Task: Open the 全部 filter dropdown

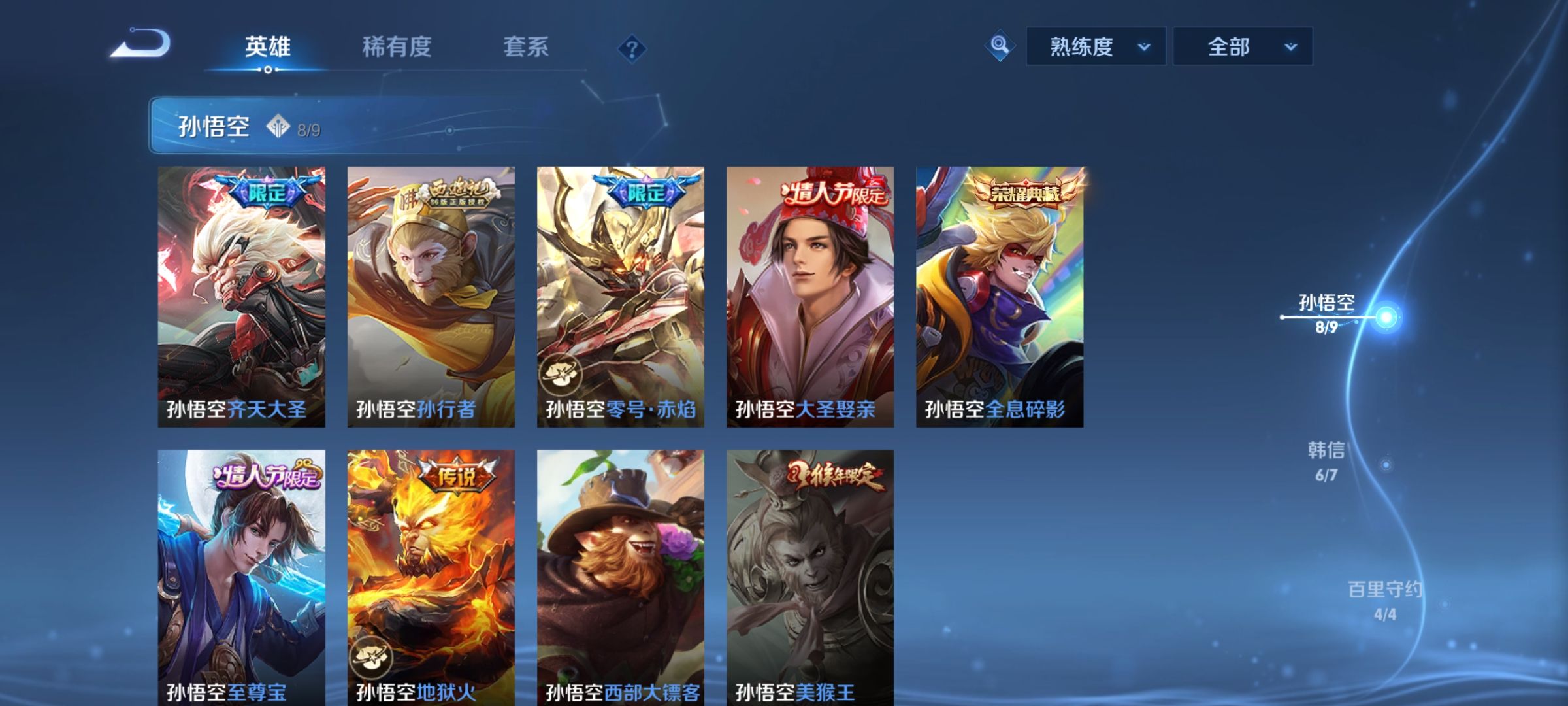Action: tap(1241, 46)
